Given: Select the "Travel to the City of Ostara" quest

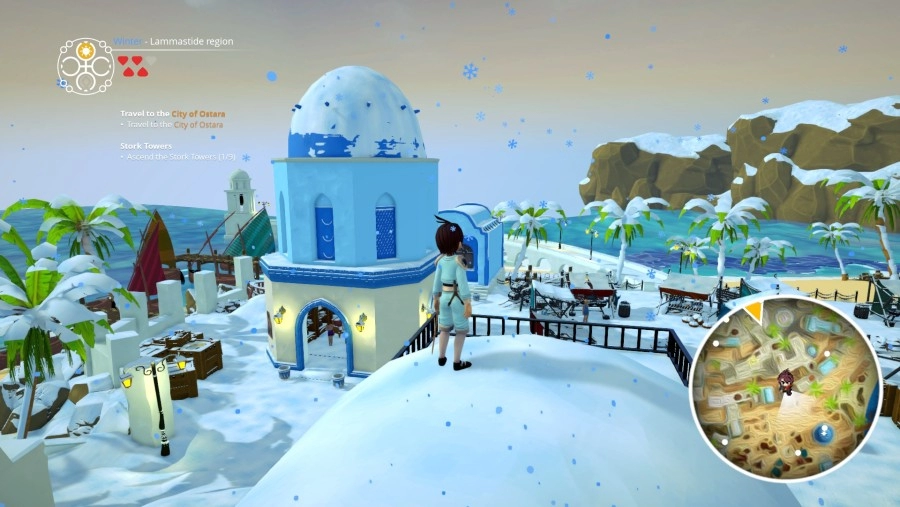Looking at the screenshot, I should (x=172, y=114).
